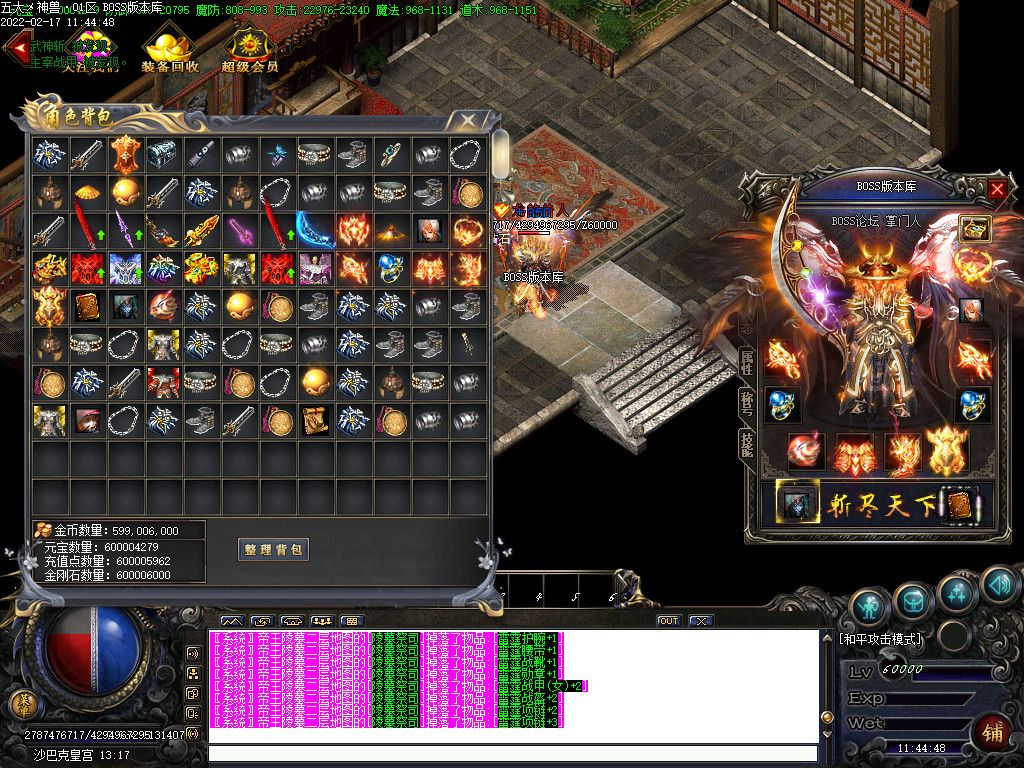This screenshot has width=1024, height=768.
Task: Close the BOSS版本库 character panel
Action: click(x=997, y=188)
